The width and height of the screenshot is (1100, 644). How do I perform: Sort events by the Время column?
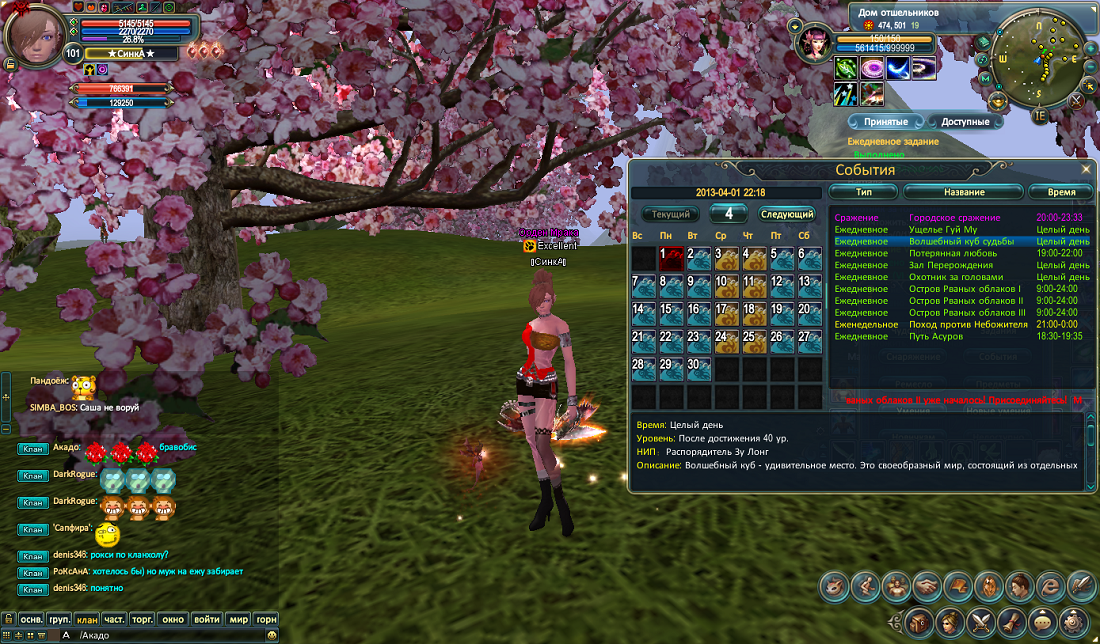[1061, 192]
